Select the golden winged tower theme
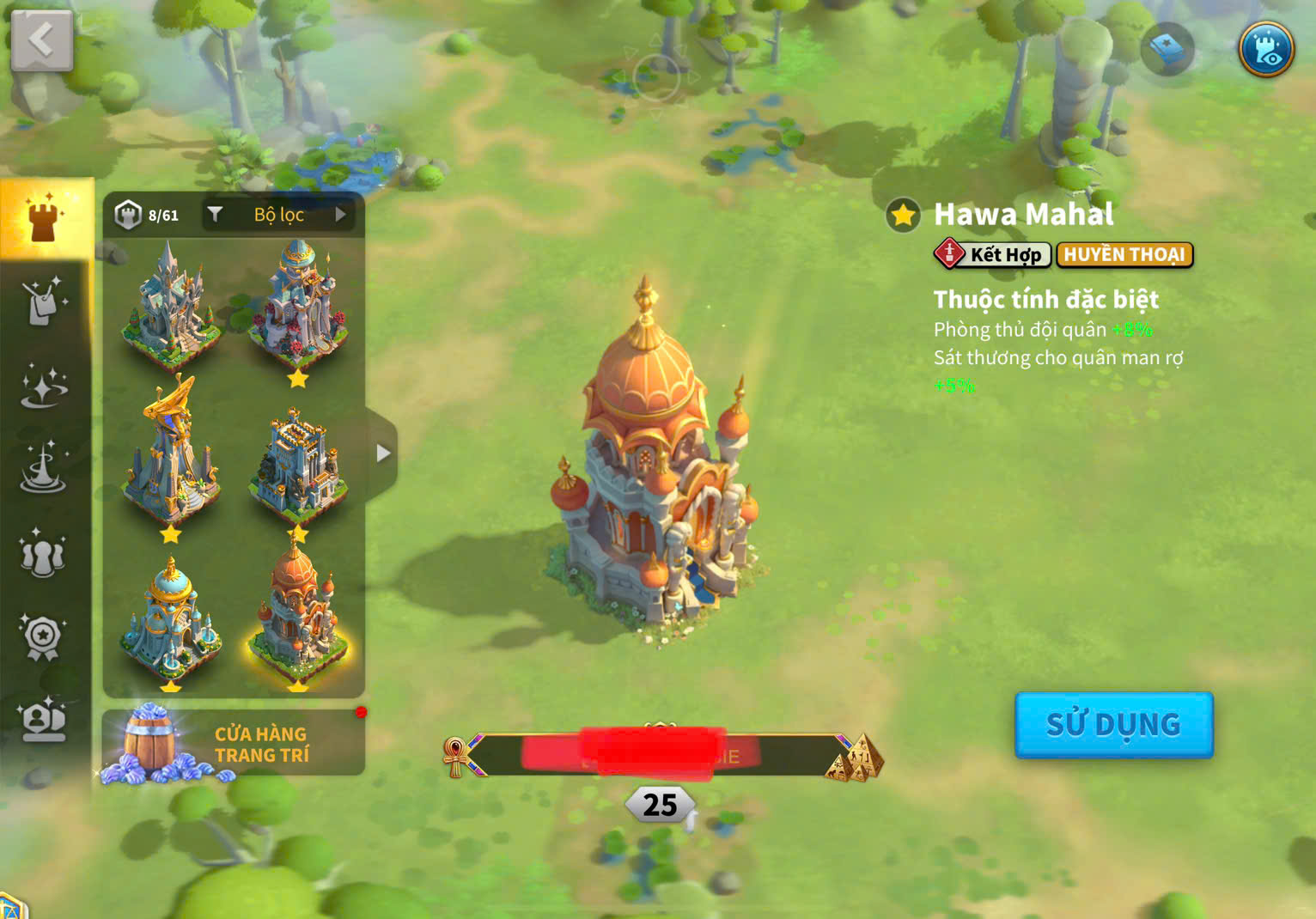The width and height of the screenshot is (1316, 919). pos(171,455)
